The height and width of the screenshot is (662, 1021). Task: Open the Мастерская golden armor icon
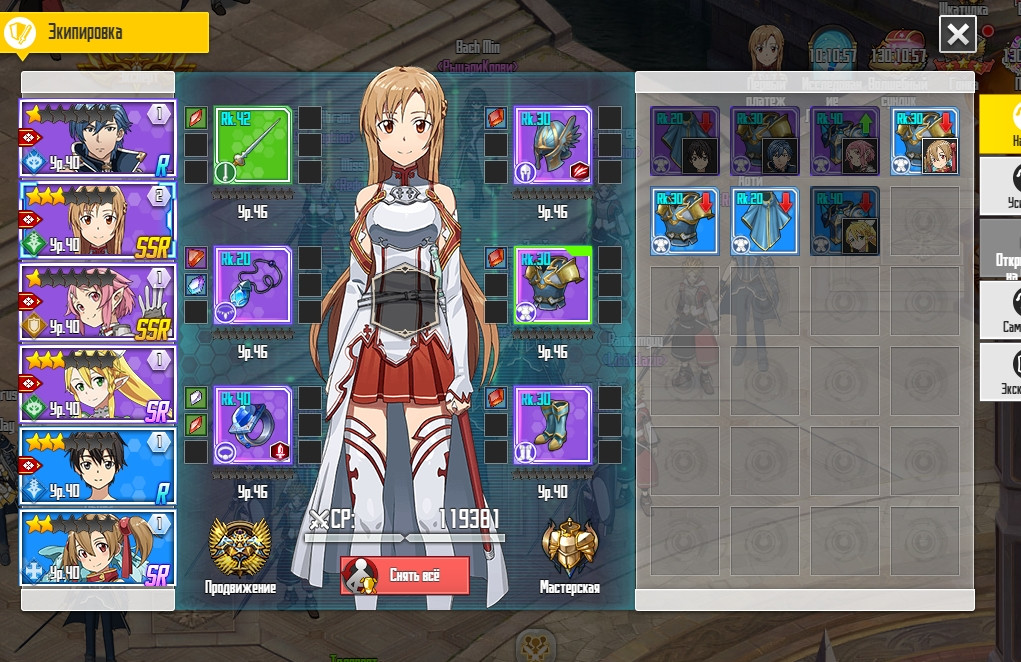point(569,548)
